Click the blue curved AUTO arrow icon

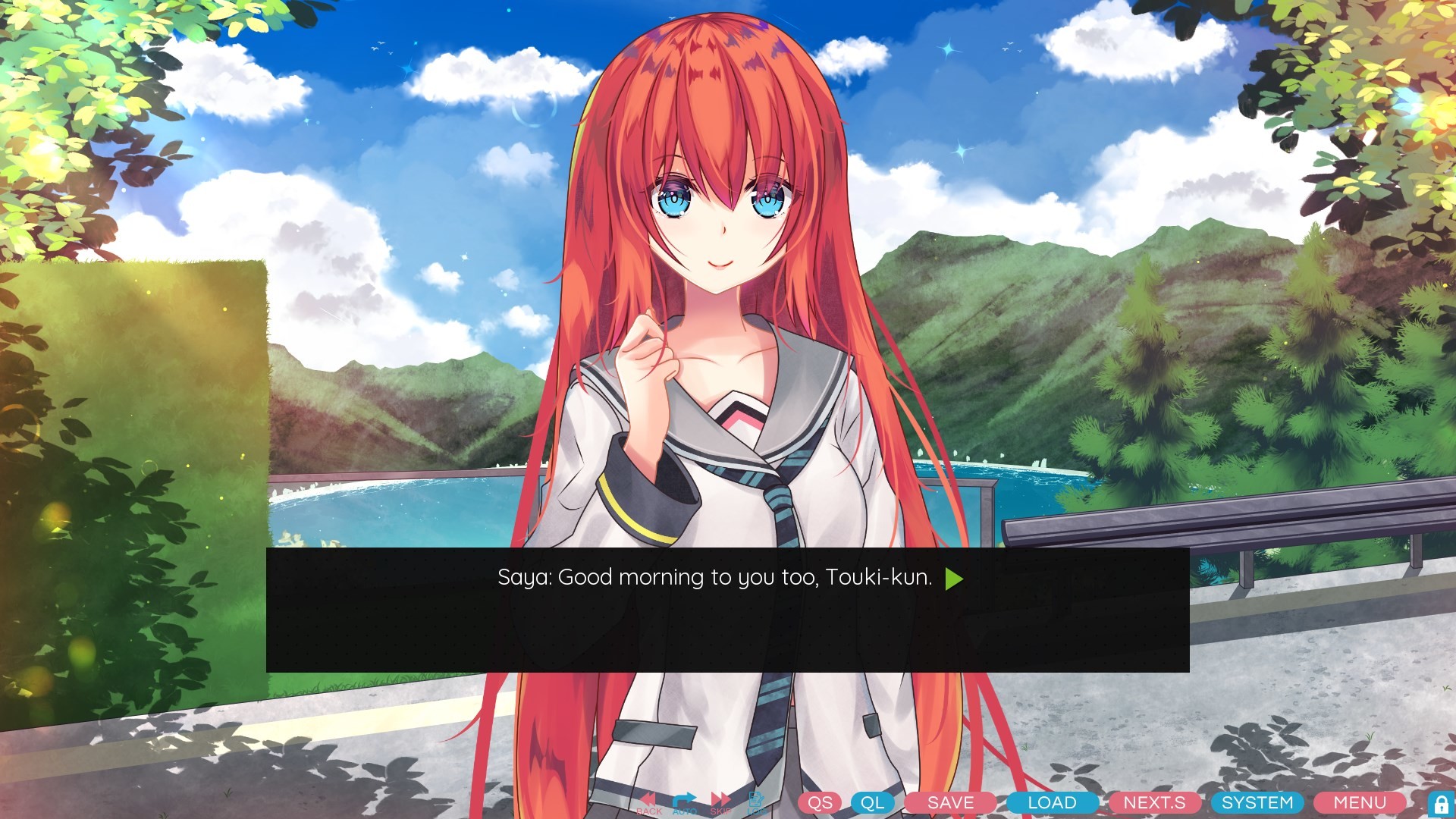tap(685, 800)
